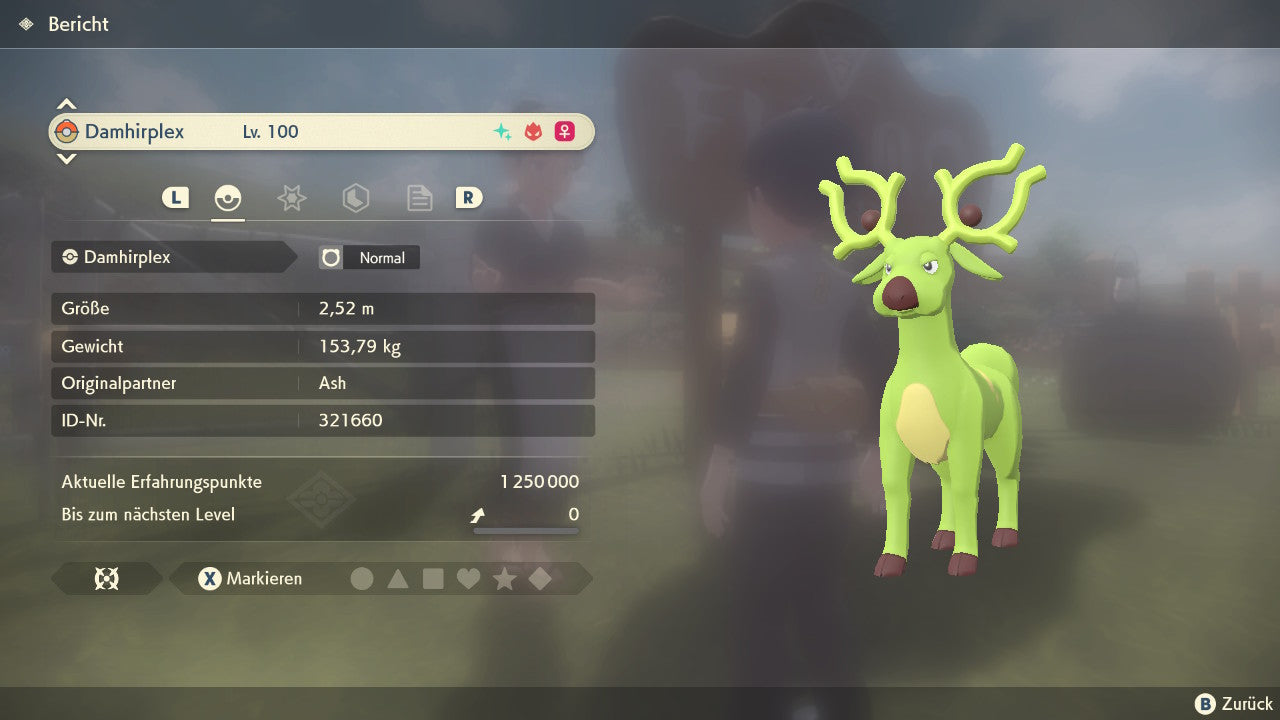Click the Normal type badge
This screenshot has width=1280, height=720.
(370, 258)
